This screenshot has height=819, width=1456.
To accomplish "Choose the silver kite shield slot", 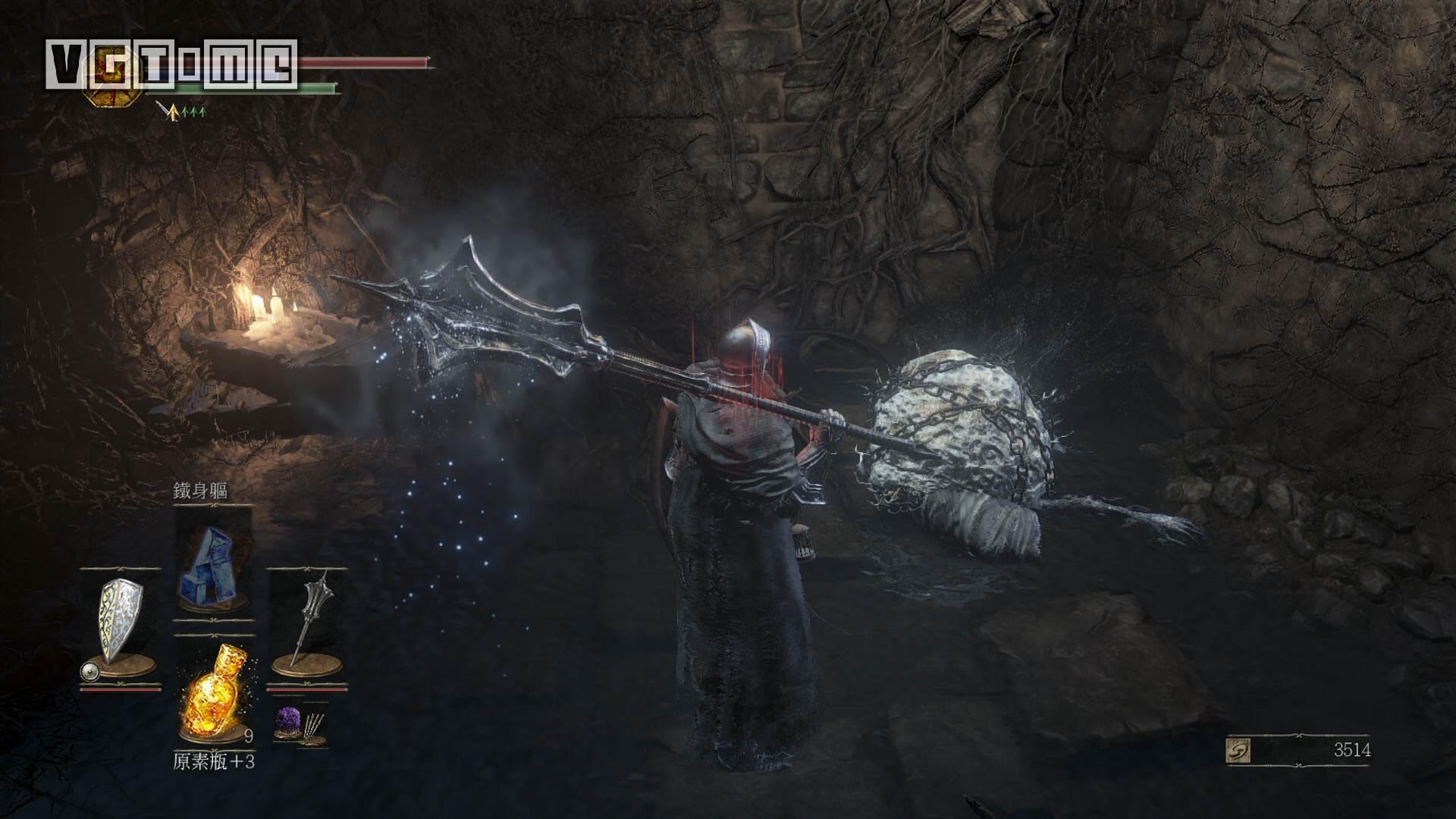I will click(121, 622).
